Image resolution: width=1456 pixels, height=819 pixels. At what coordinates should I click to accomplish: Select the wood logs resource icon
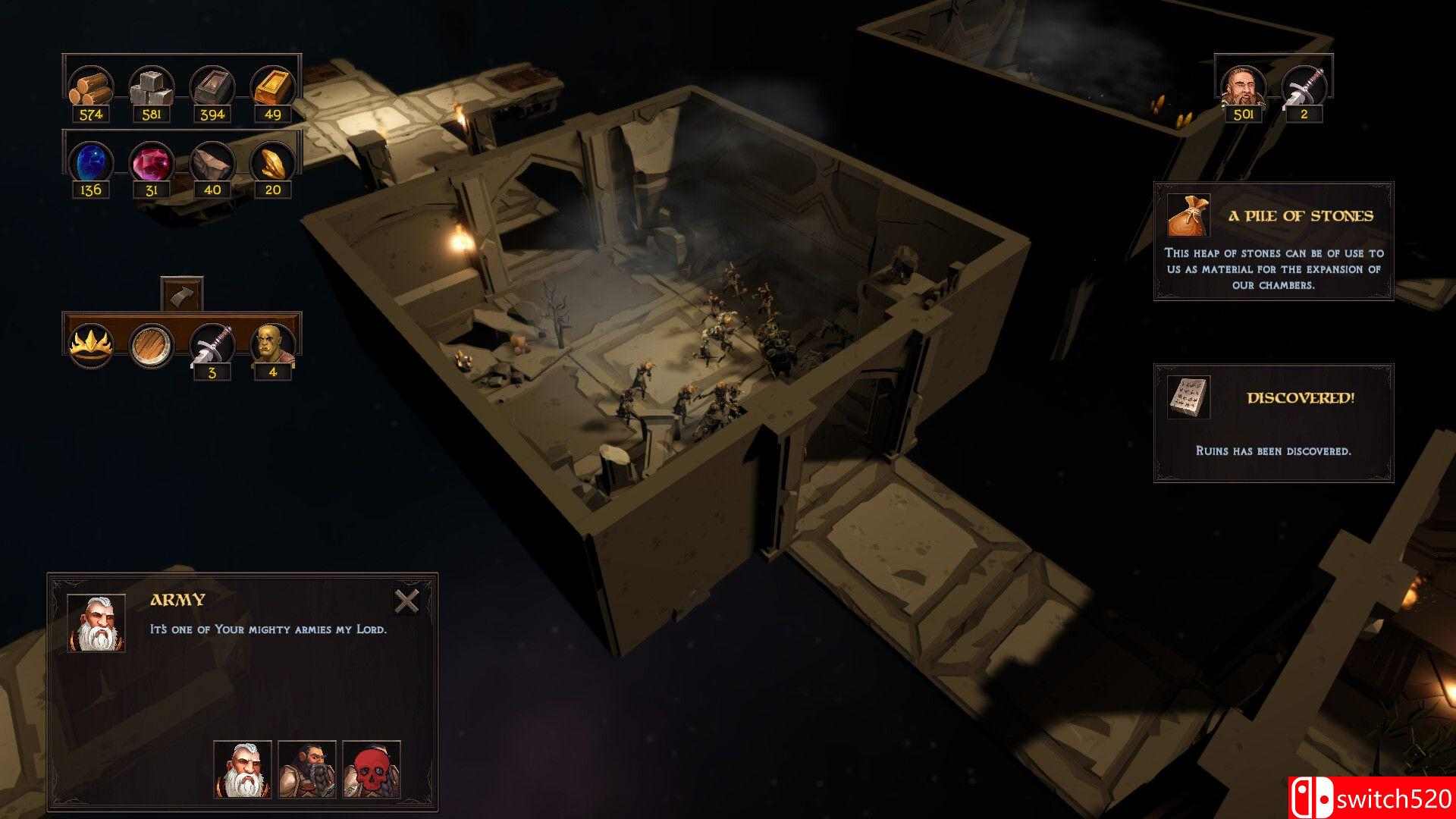pos(91,87)
